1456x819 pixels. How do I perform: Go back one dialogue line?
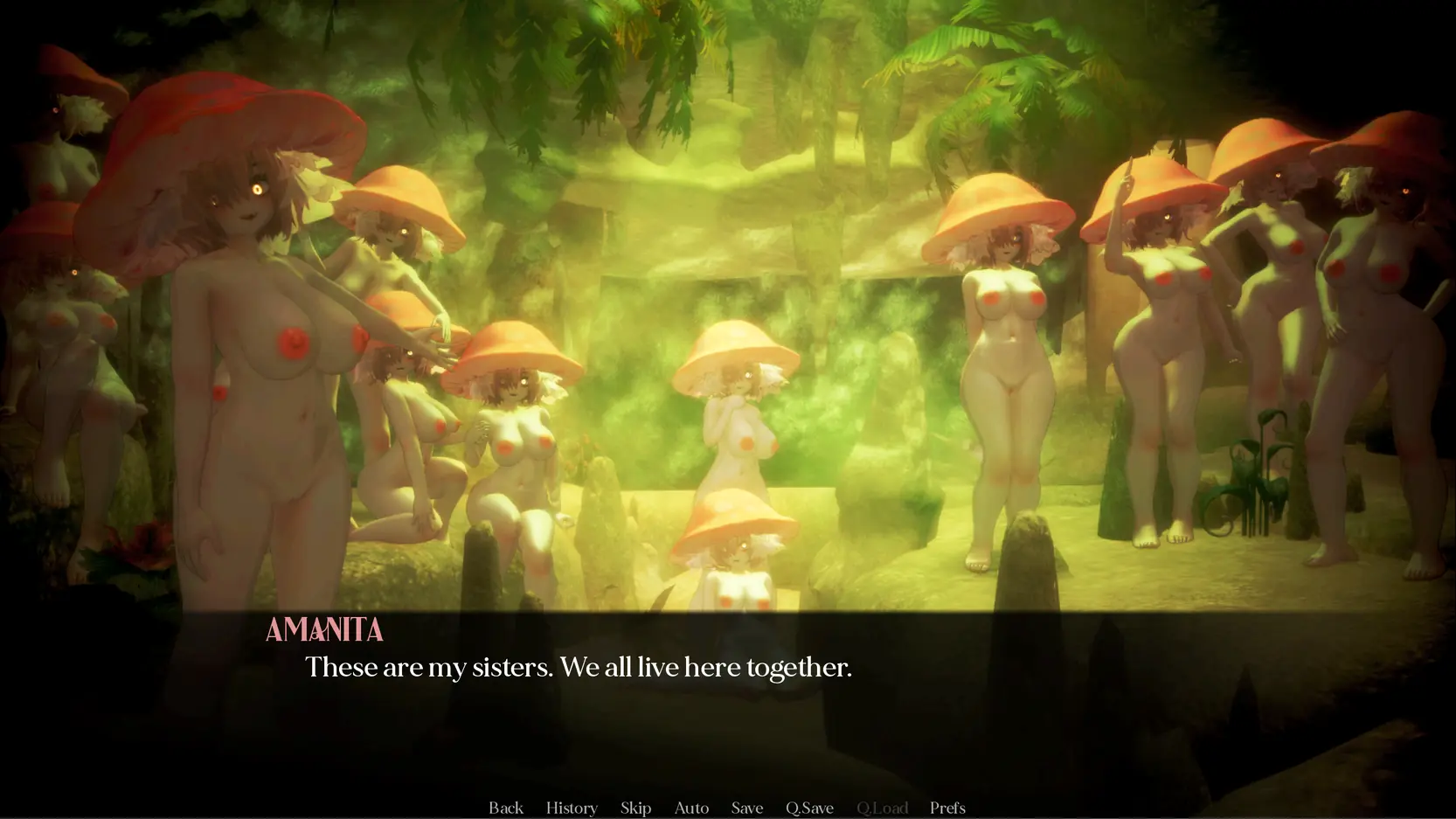coord(505,808)
